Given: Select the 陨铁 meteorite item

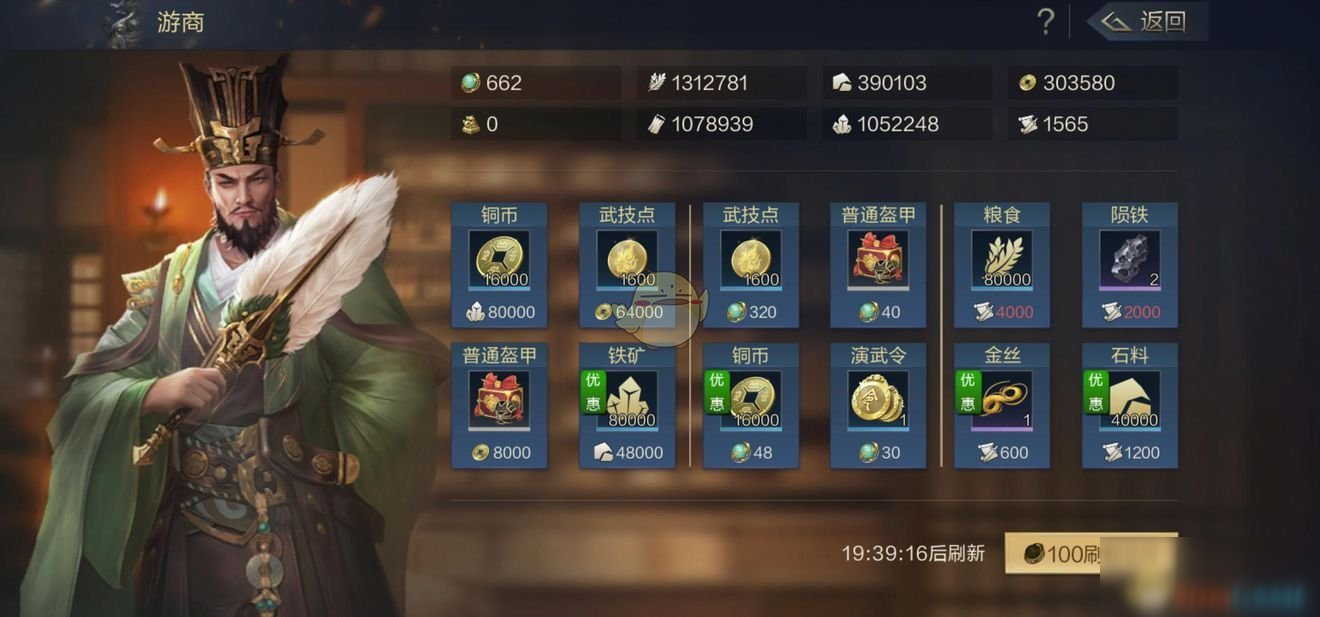Looking at the screenshot, I should click(x=1130, y=265).
